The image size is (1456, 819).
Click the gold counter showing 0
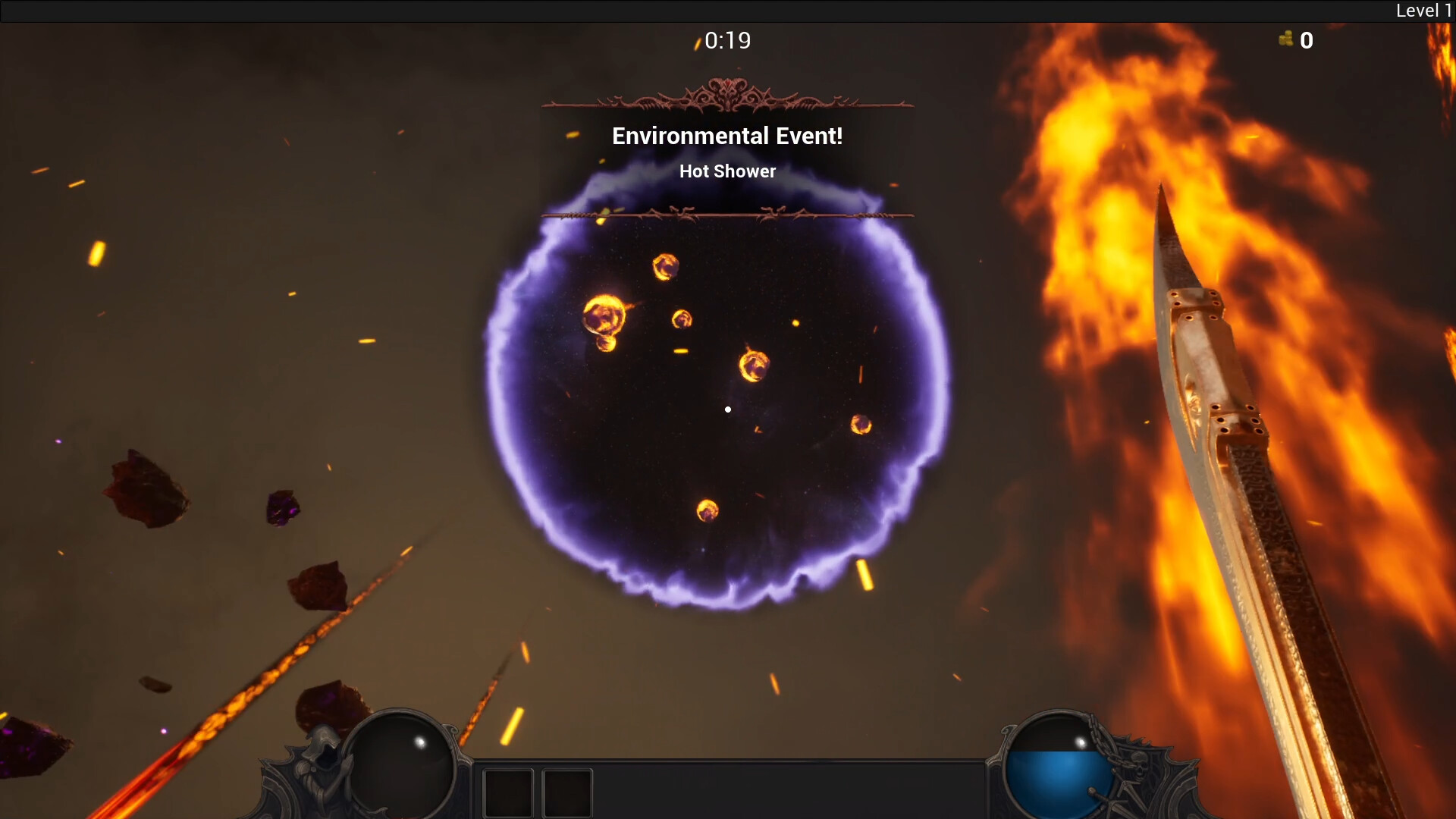1307,41
